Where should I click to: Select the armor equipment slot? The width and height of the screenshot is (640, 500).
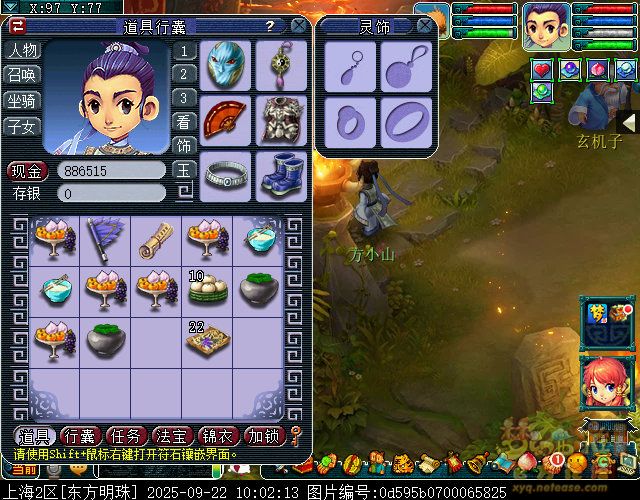click(x=281, y=120)
